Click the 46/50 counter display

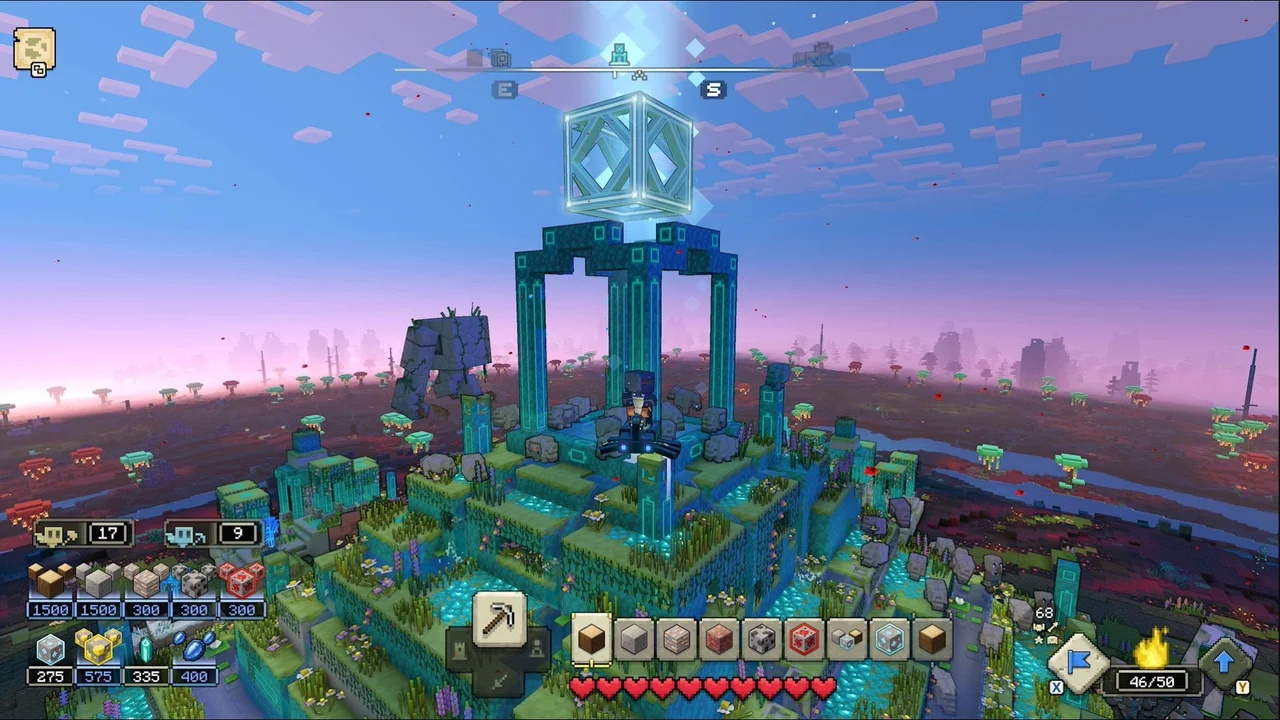pos(1152,681)
